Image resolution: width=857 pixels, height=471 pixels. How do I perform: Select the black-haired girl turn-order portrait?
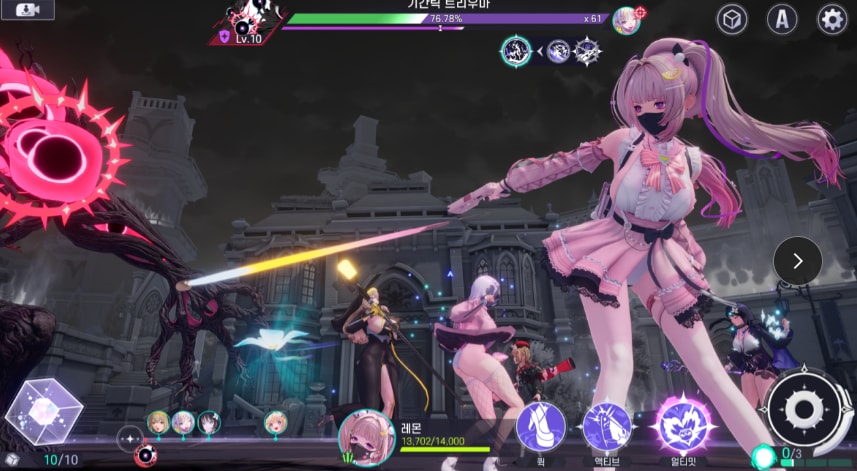click(208, 423)
